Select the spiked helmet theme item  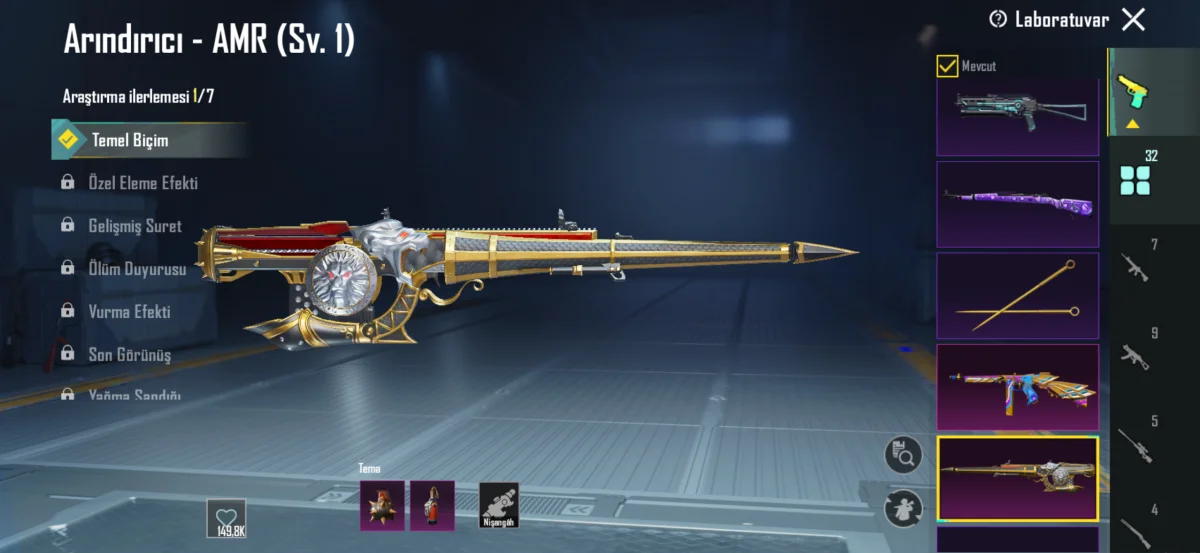point(382,505)
